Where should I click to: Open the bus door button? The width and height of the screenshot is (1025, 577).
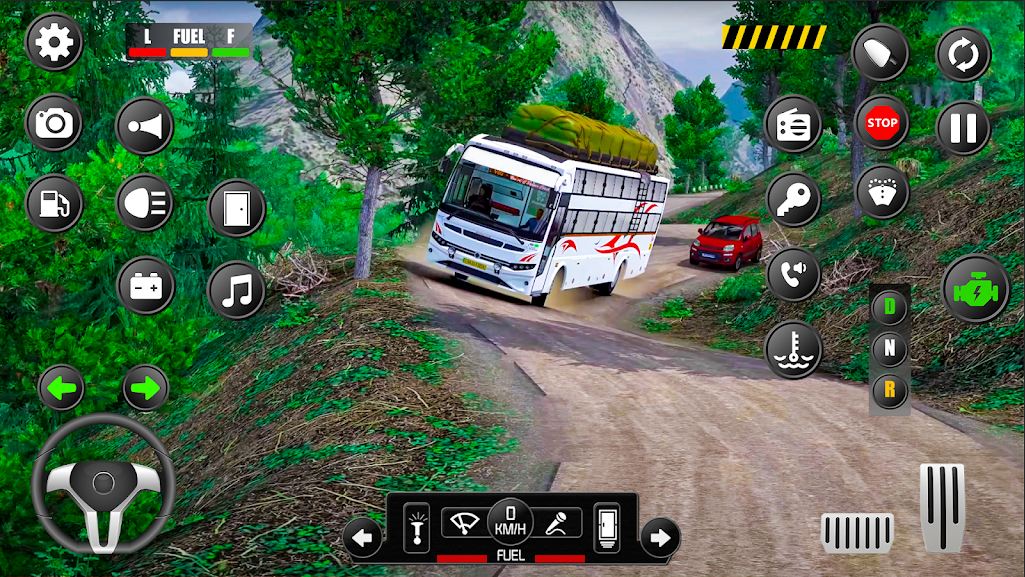pyautogui.click(x=236, y=208)
